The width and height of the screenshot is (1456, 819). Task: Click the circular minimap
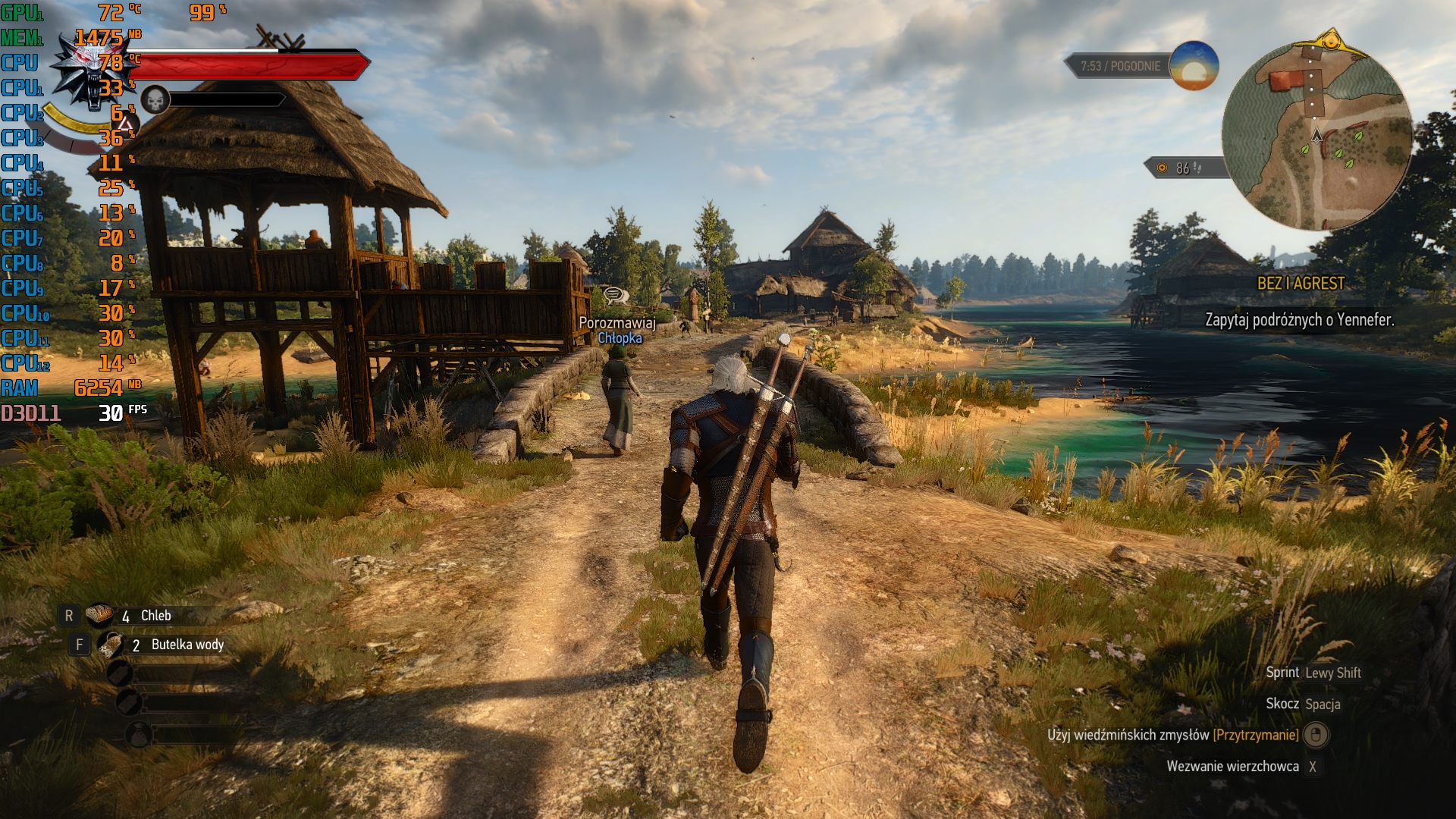coord(1317,136)
